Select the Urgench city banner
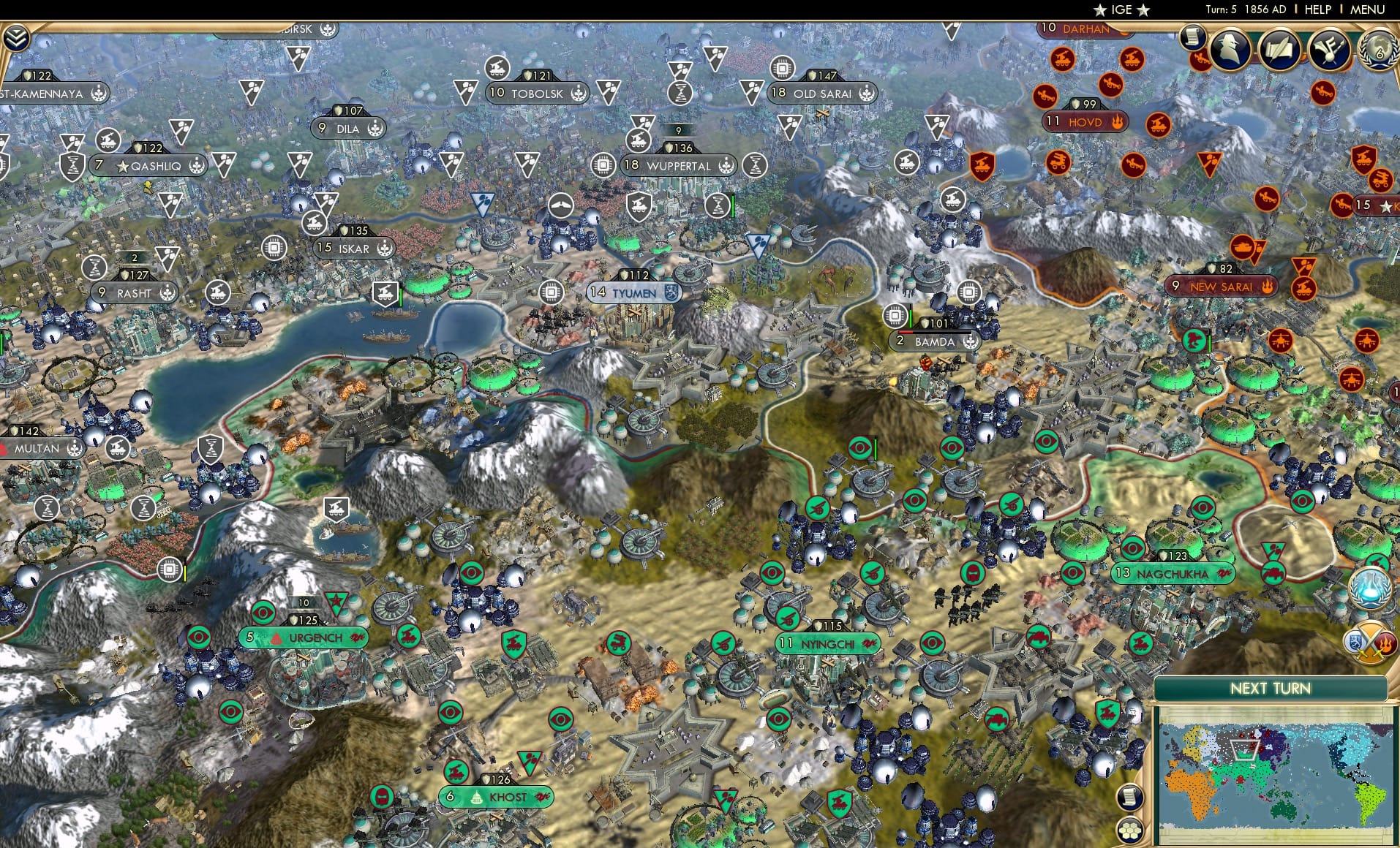Image resolution: width=1400 pixels, height=848 pixels. coord(303,637)
